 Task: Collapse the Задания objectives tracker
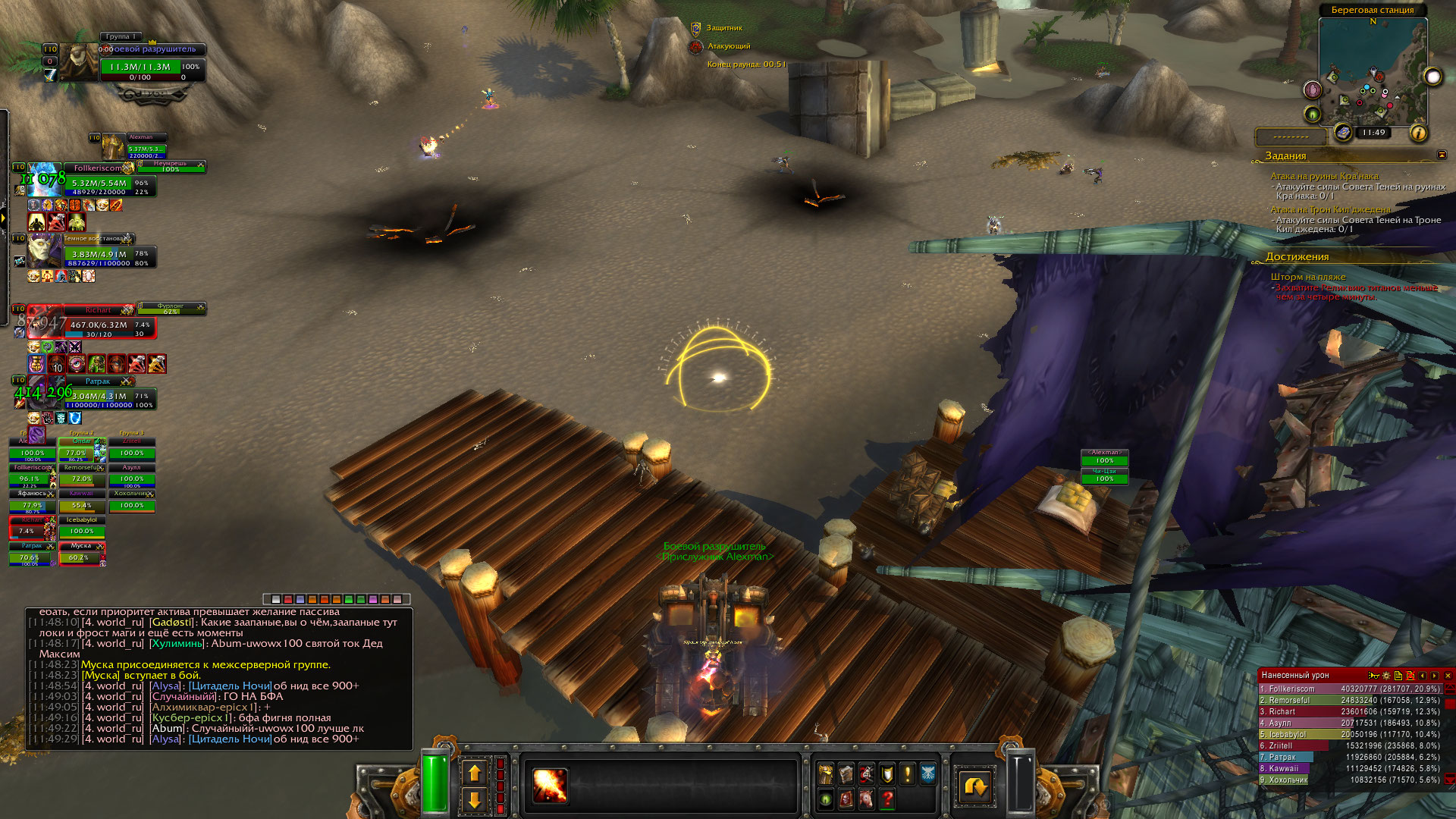[x=1442, y=155]
